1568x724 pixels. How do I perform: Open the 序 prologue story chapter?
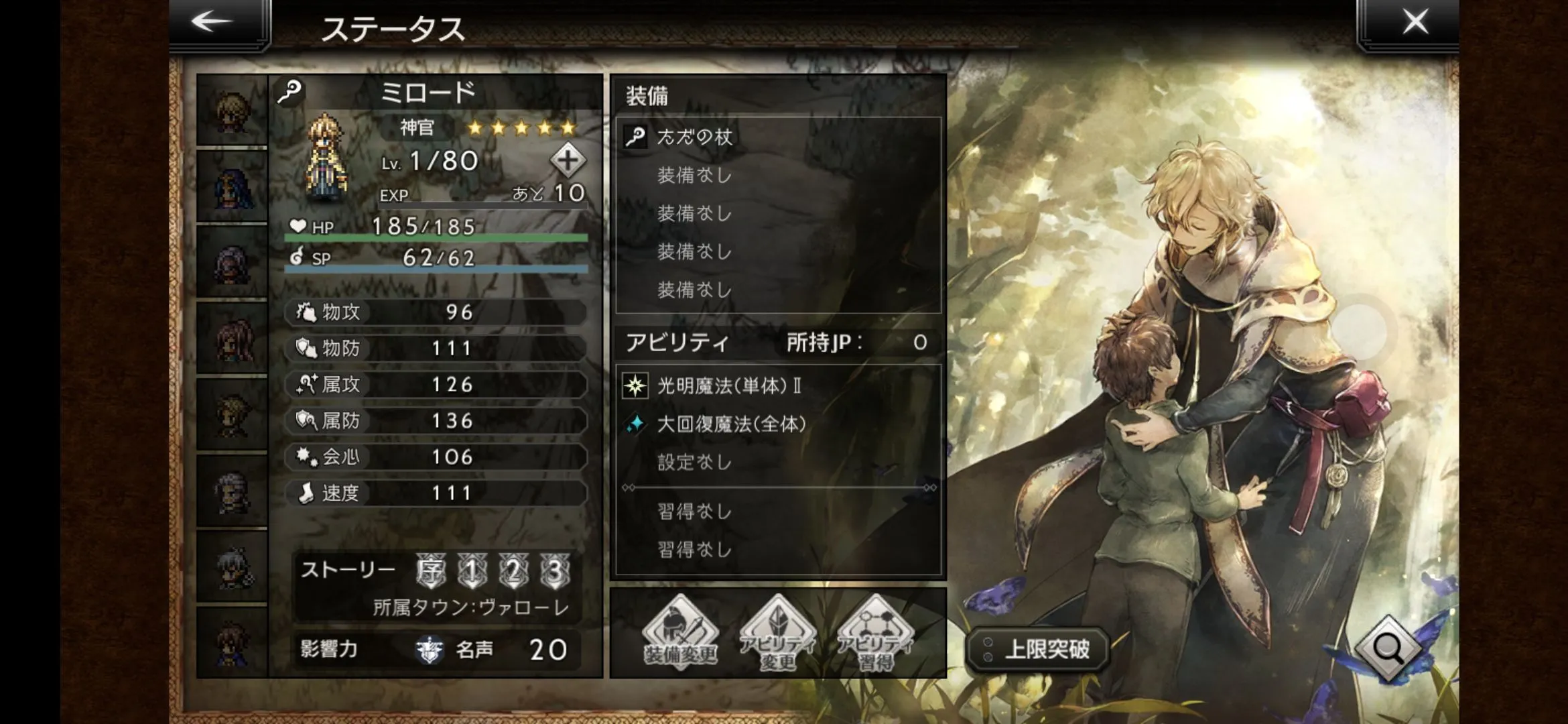tap(430, 571)
